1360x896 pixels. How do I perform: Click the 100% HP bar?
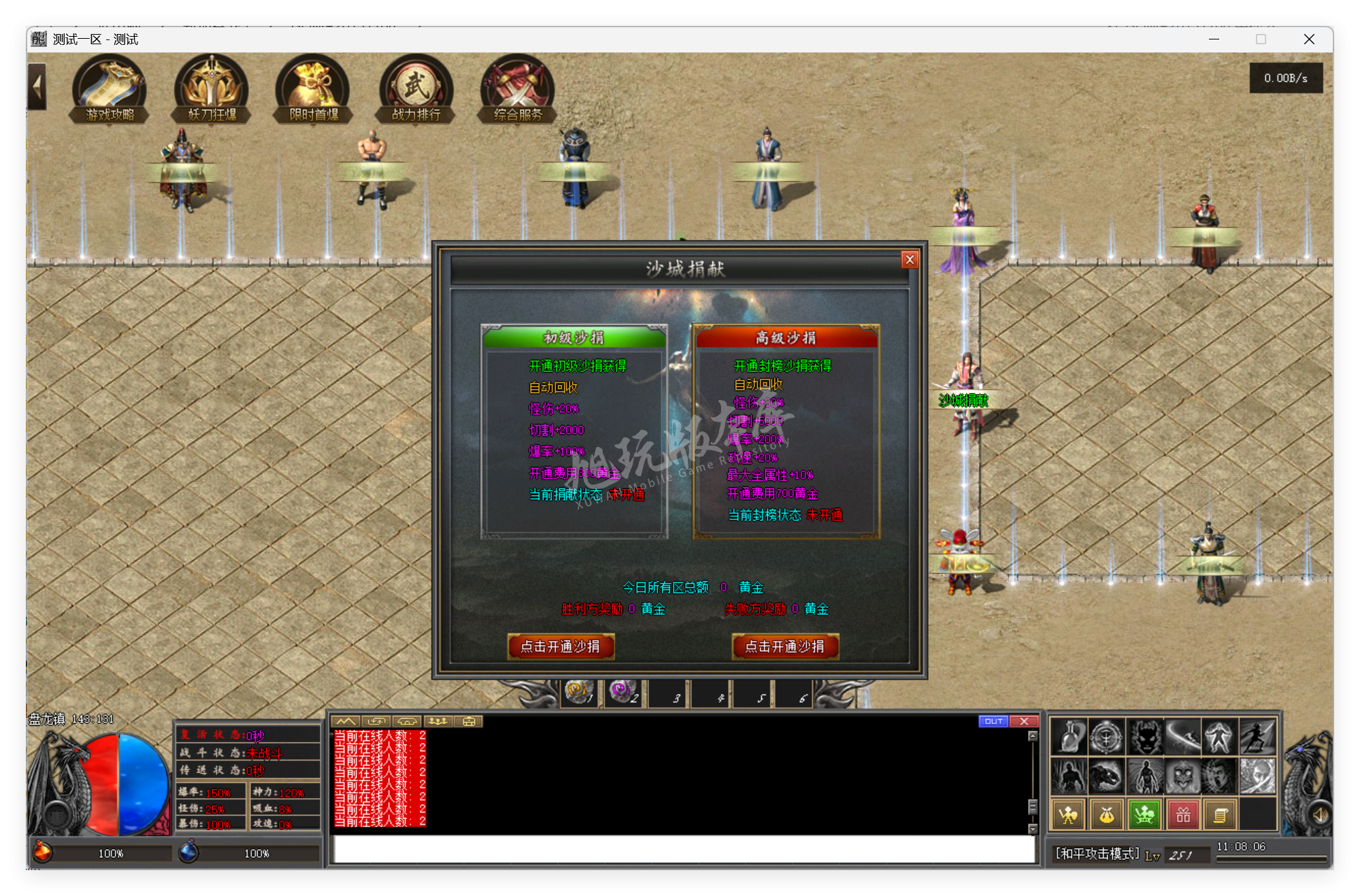coord(112,852)
